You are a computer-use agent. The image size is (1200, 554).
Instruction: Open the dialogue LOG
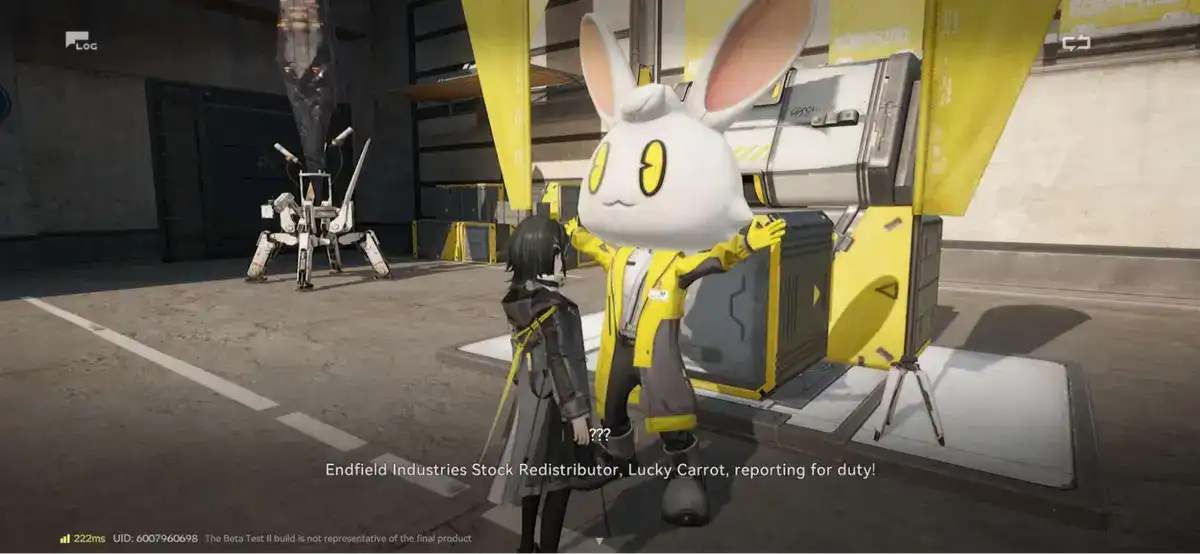[x=80, y=41]
